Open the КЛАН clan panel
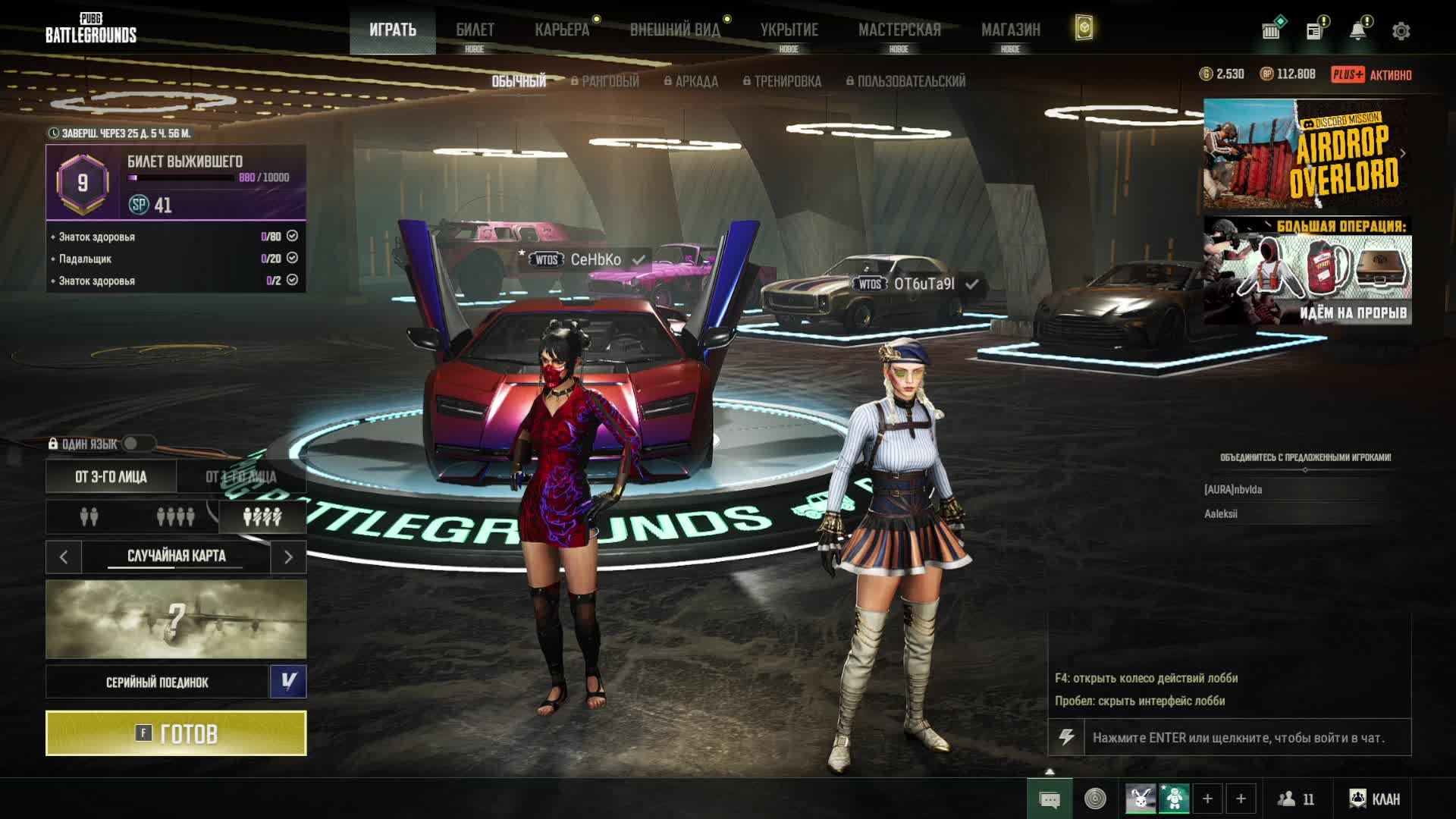Screen dimensions: 1456x819 tap(1374, 799)
